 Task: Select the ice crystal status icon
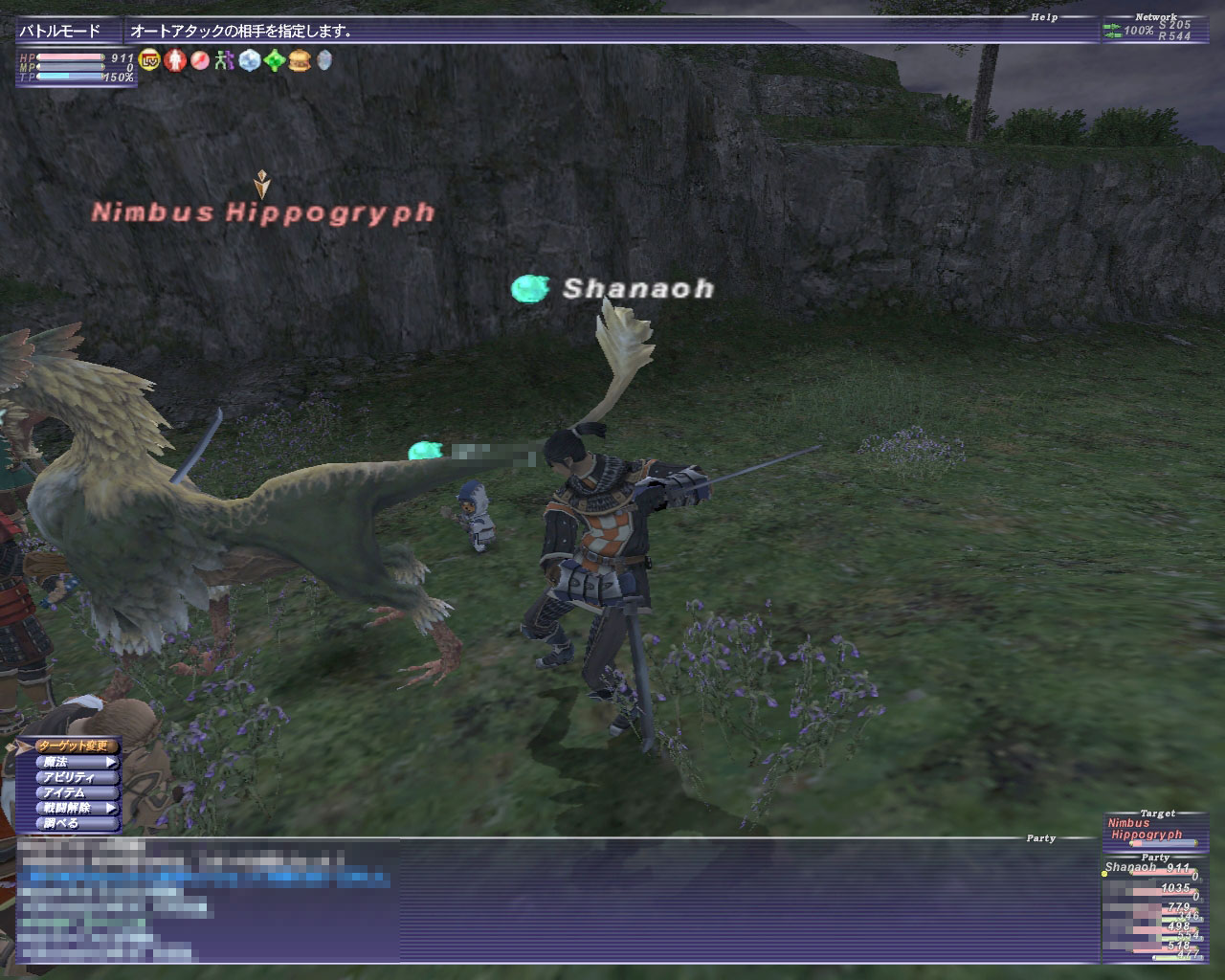[x=249, y=61]
